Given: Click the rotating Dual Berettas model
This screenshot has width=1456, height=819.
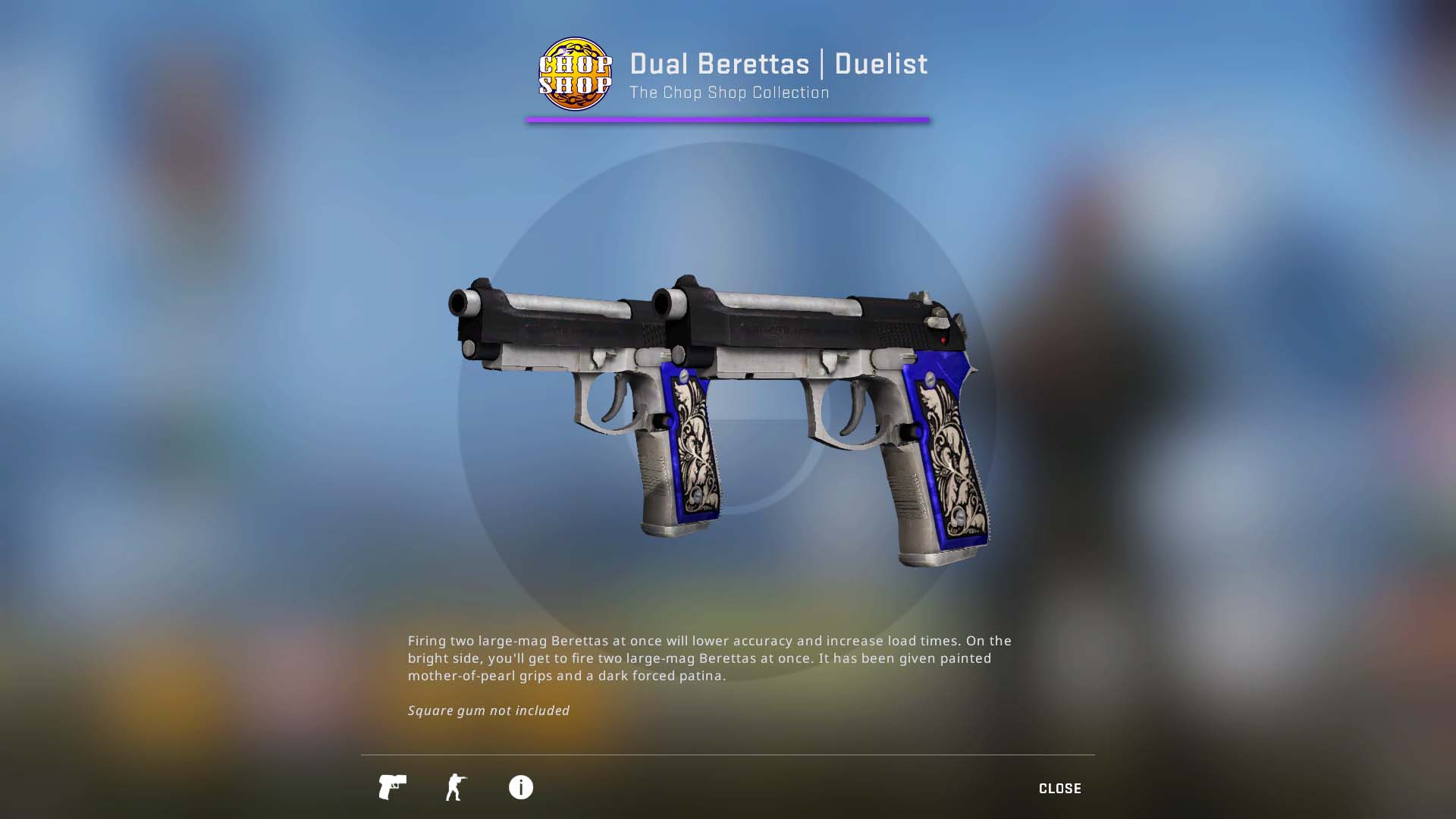Looking at the screenshot, I should pos(720,417).
